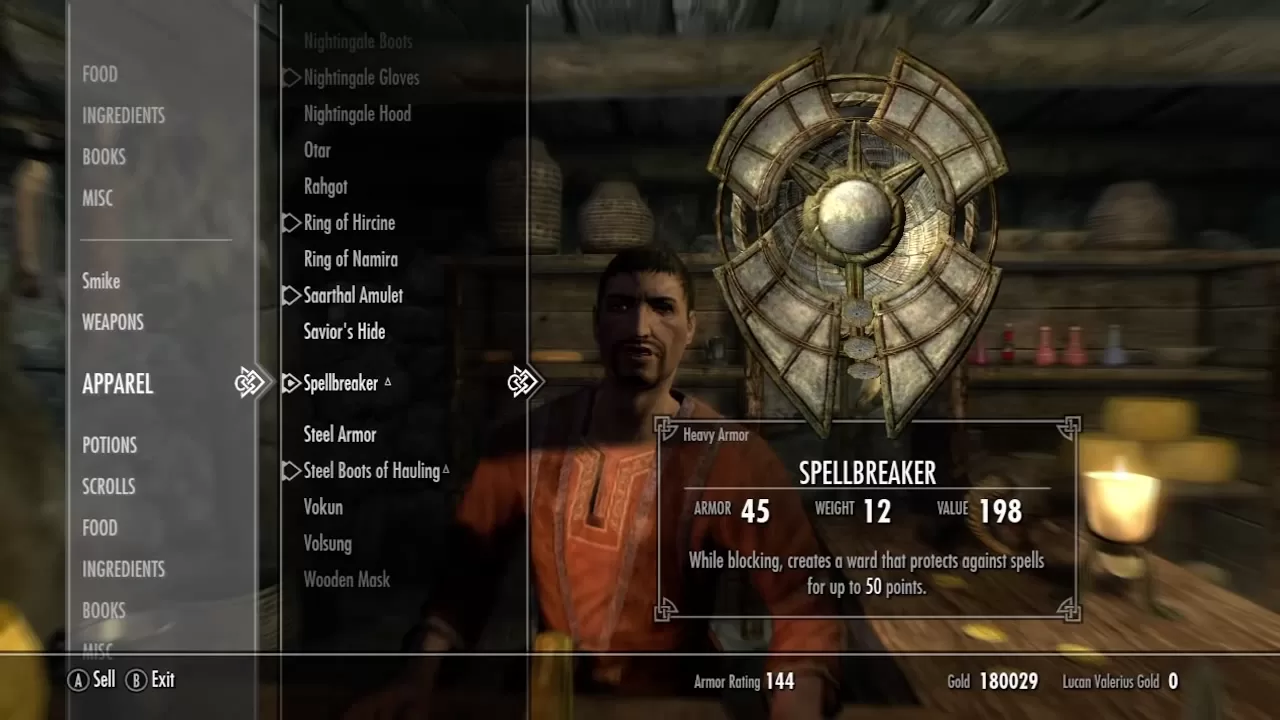
Task: Click the Spellbreaker shield entry
Action: click(341, 383)
